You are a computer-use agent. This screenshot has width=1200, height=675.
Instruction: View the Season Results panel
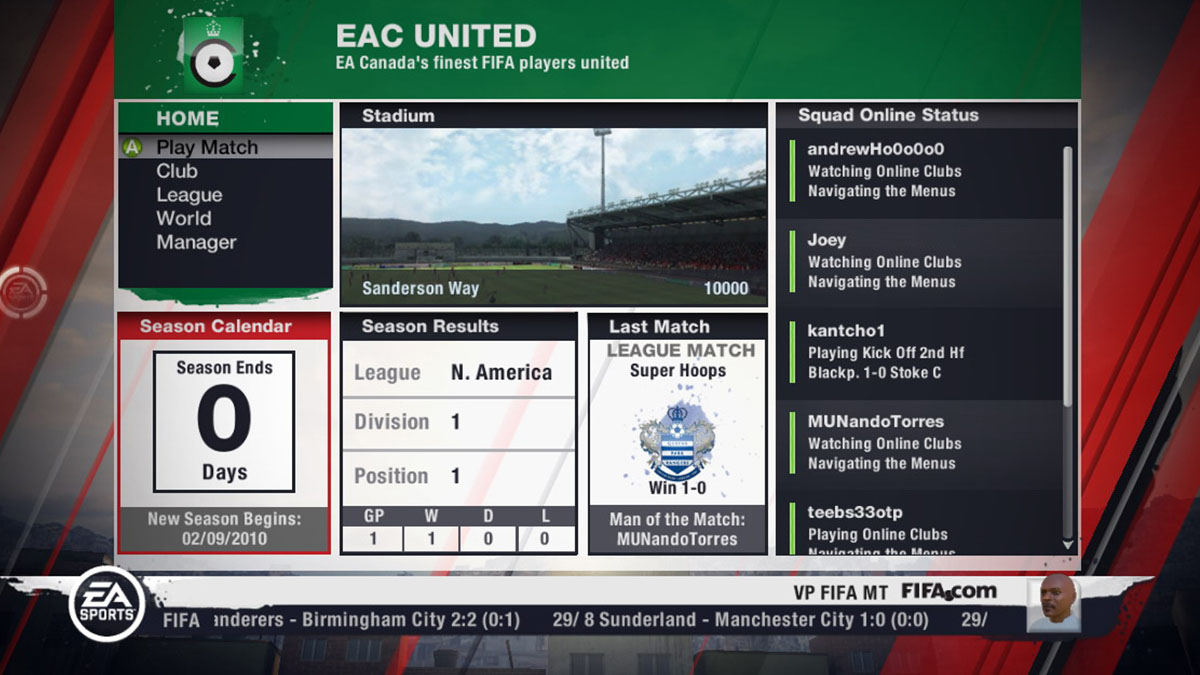tap(459, 433)
